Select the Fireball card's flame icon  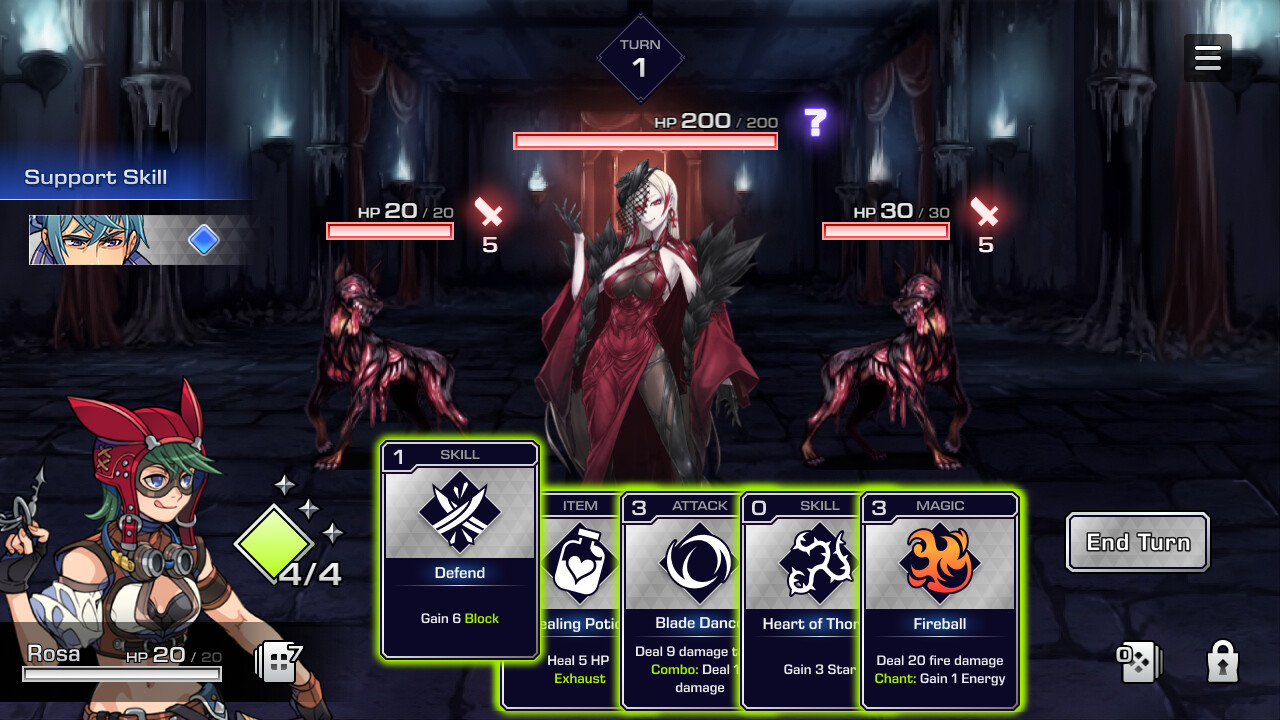tap(938, 564)
